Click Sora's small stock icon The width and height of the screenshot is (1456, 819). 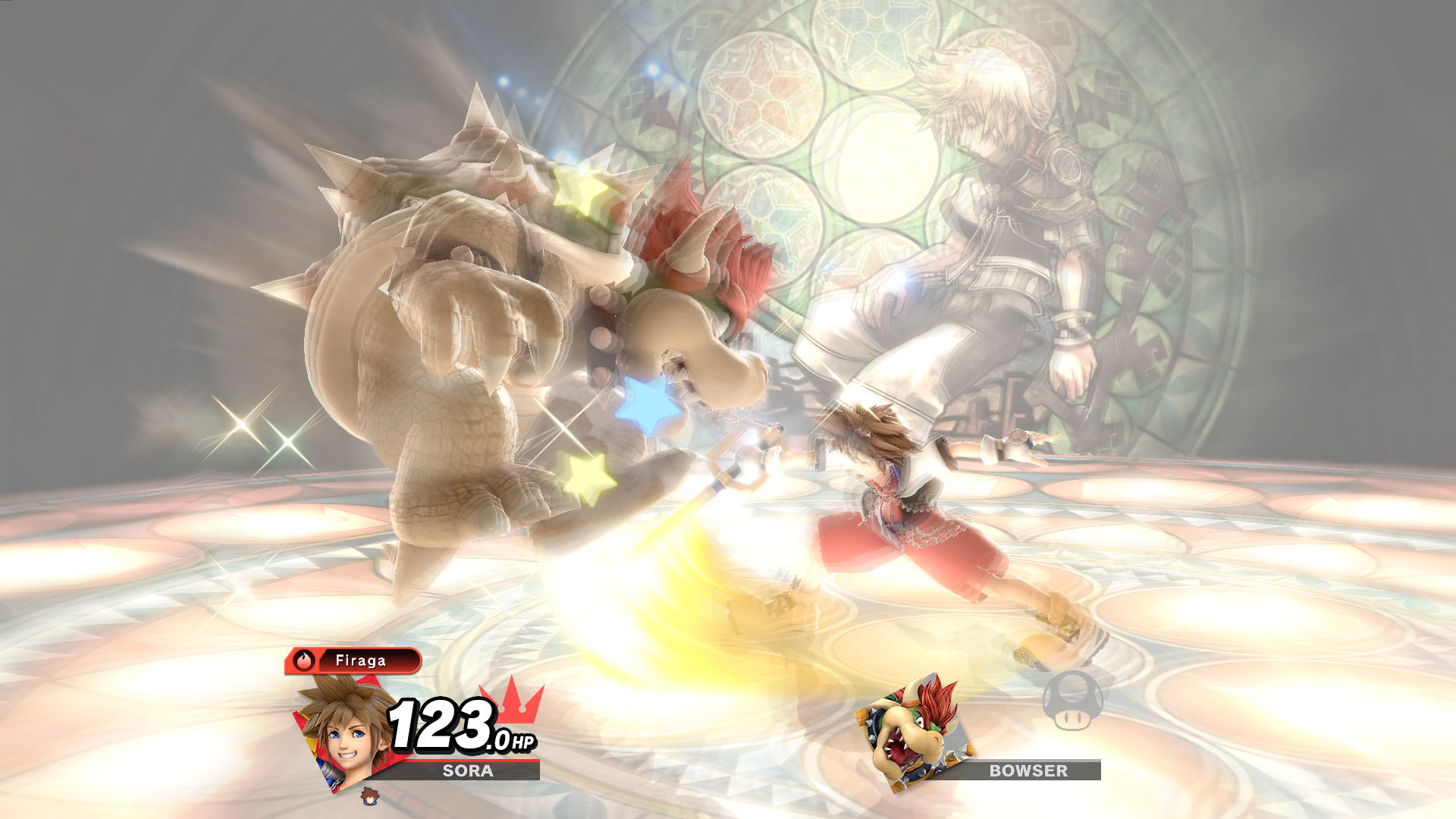click(369, 796)
